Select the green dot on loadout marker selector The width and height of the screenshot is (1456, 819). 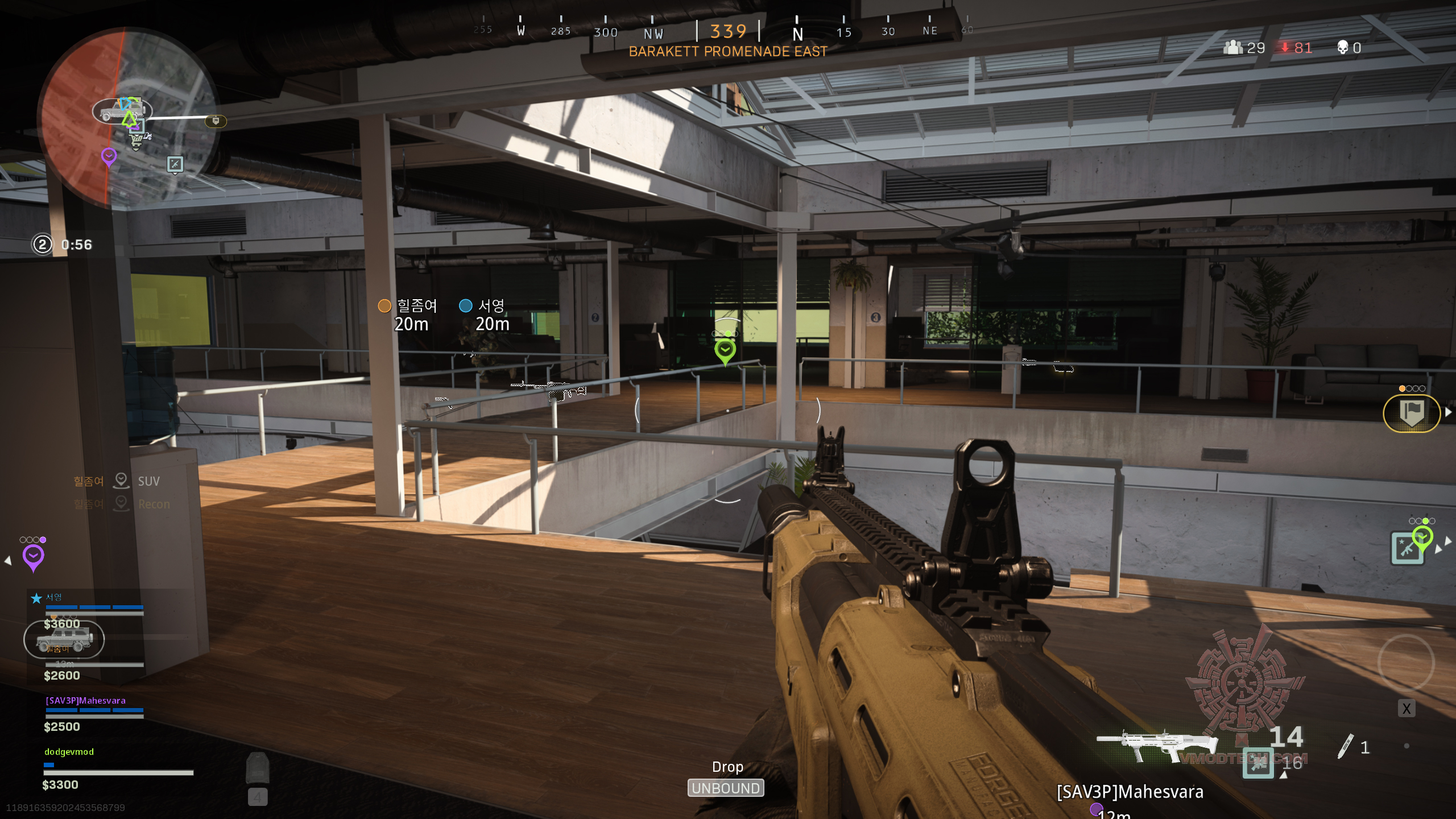(x=1425, y=521)
